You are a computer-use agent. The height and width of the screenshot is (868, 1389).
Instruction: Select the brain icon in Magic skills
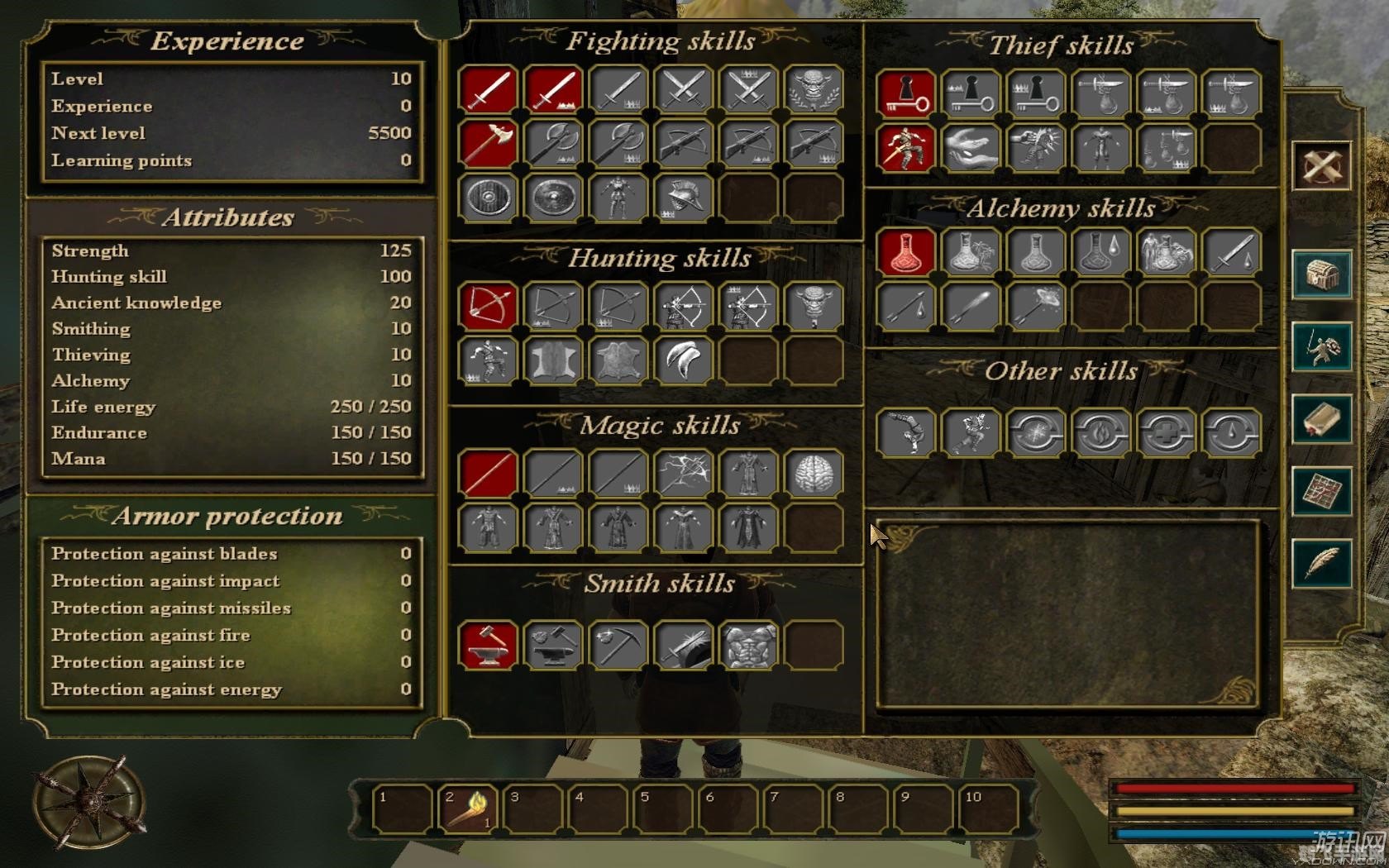tap(814, 474)
